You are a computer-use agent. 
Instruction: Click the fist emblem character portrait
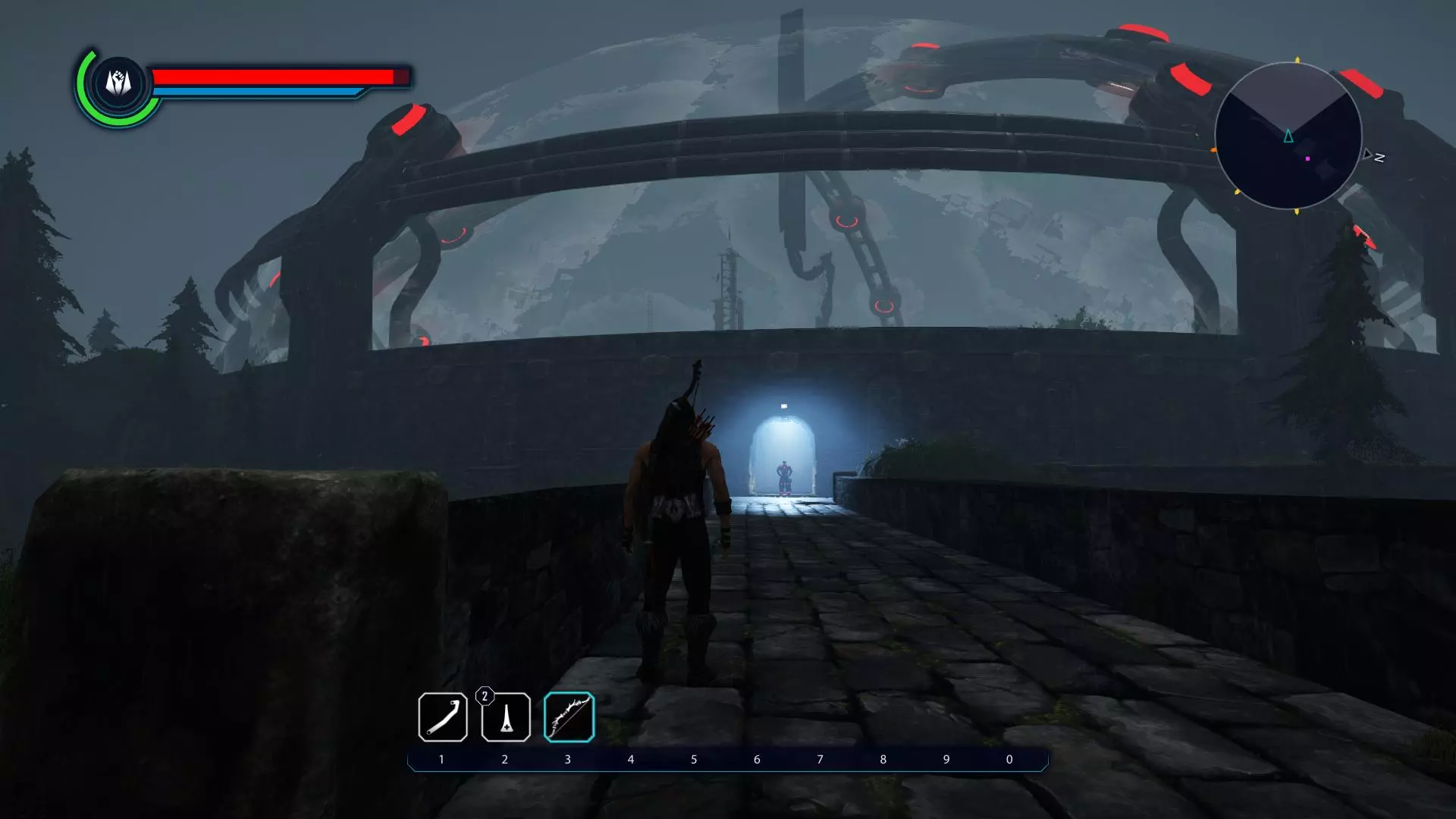(118, 82)
